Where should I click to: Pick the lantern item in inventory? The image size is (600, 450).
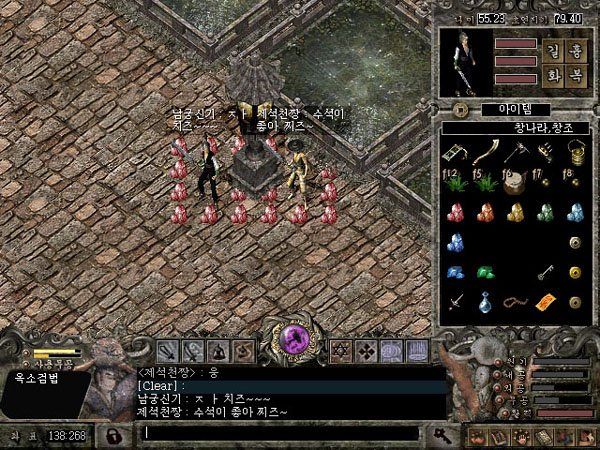(x=575, y=152)
